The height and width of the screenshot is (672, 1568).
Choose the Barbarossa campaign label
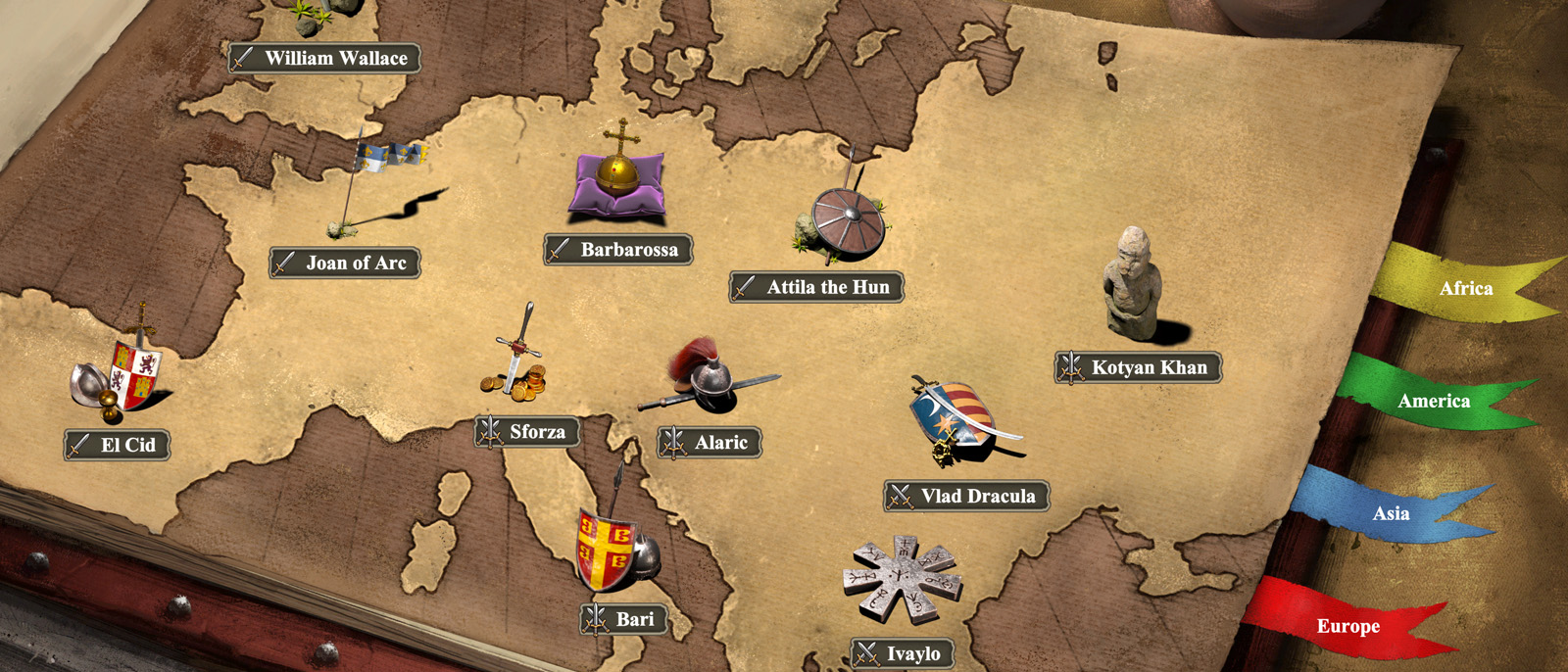click(x=618, y=250)
